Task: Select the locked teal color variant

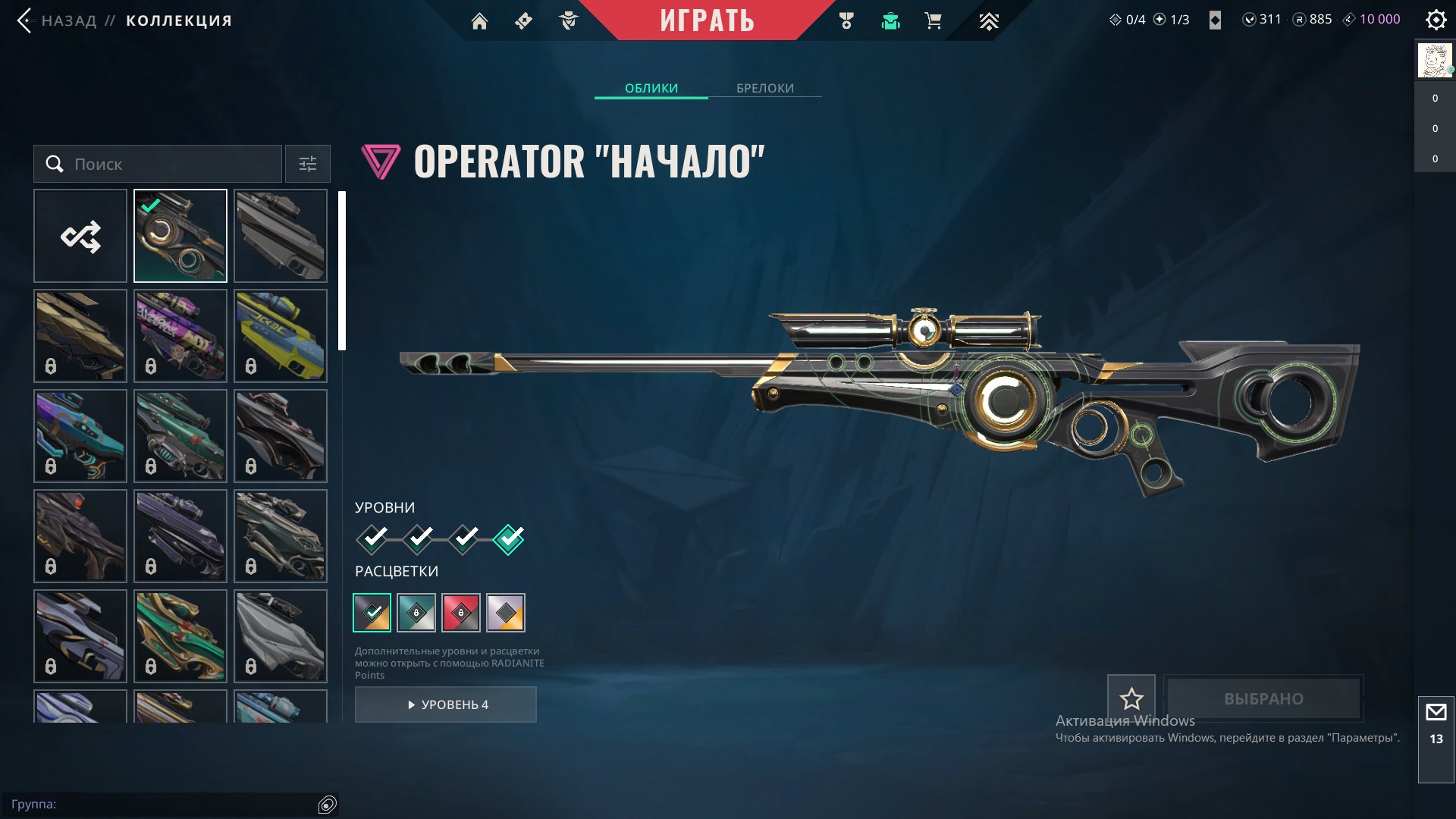Action: click(x=416, y=613)
